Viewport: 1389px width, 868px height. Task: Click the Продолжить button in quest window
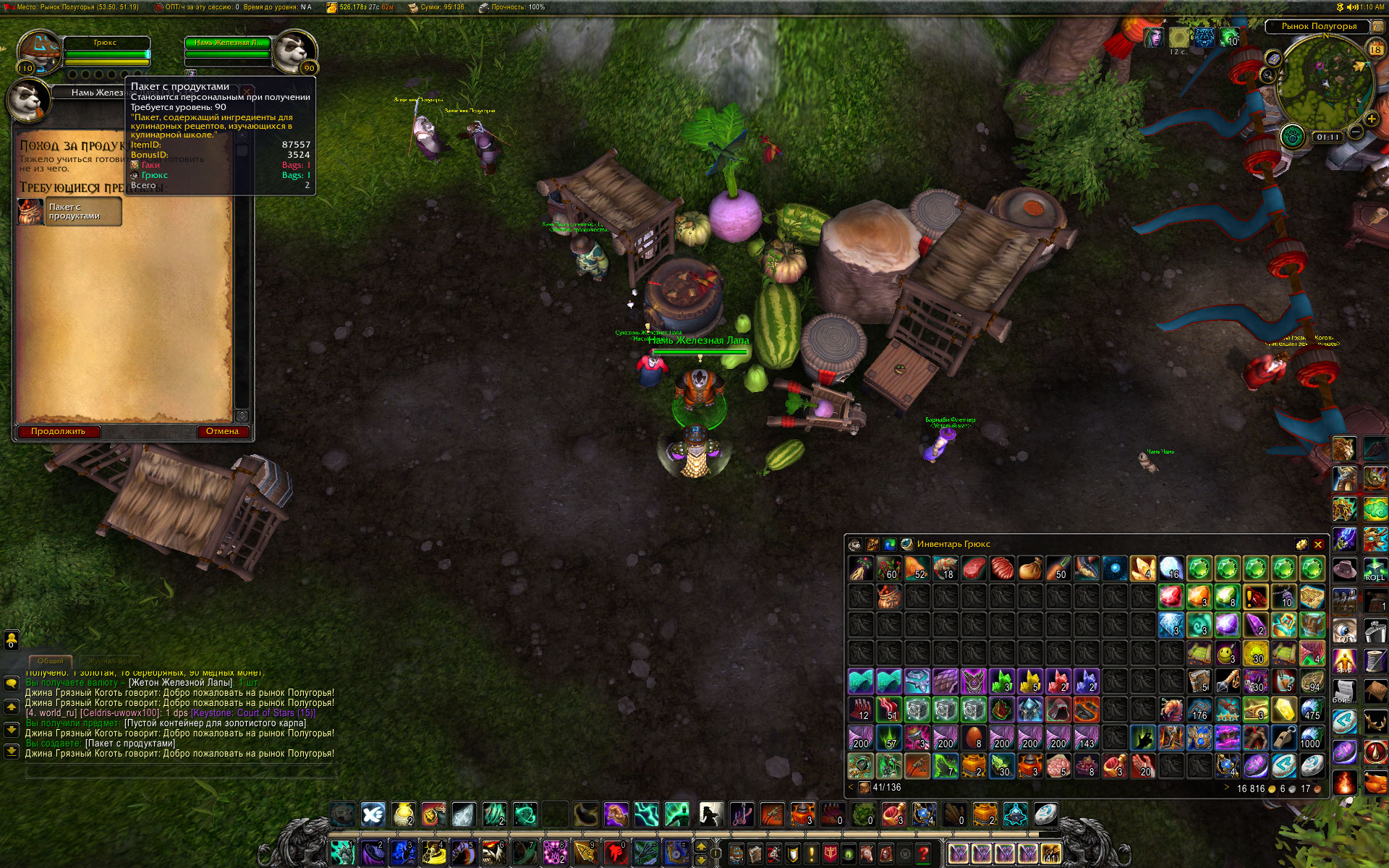pyautogui.click(x=58, y=431)
